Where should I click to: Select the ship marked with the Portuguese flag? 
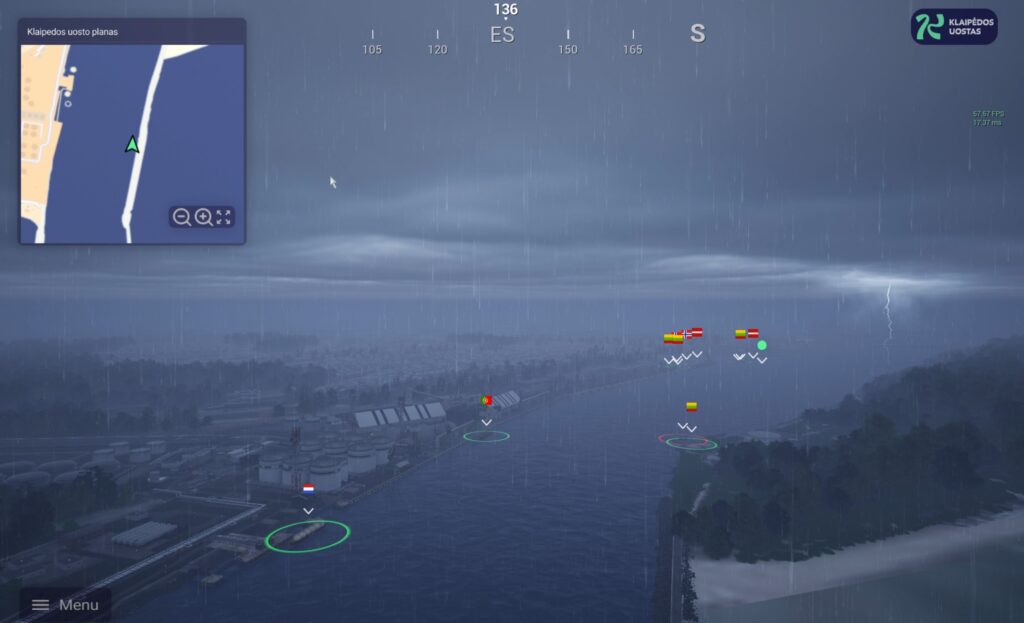[487, 400]
